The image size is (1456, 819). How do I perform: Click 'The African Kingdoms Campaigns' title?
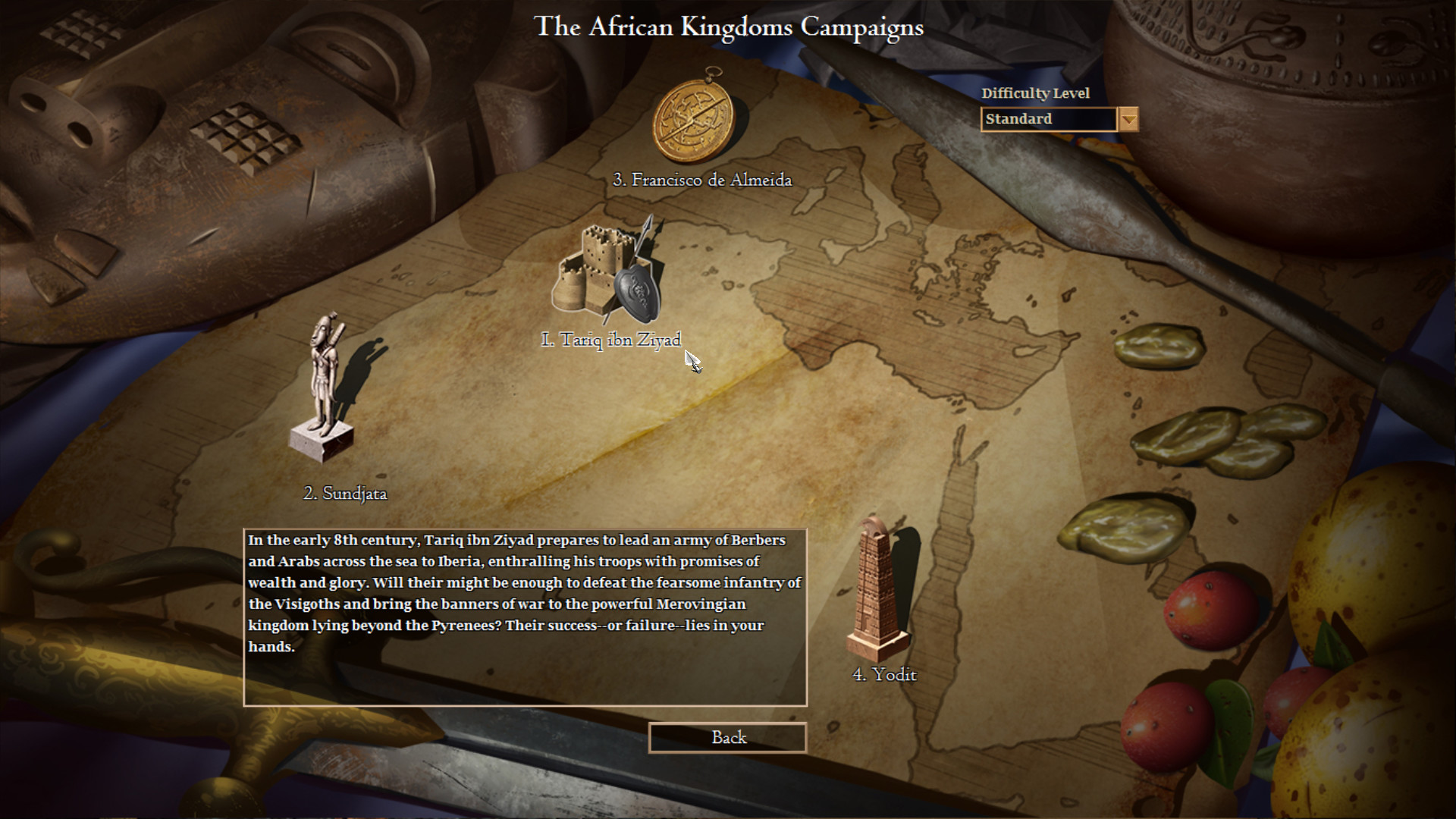(730, 27)
